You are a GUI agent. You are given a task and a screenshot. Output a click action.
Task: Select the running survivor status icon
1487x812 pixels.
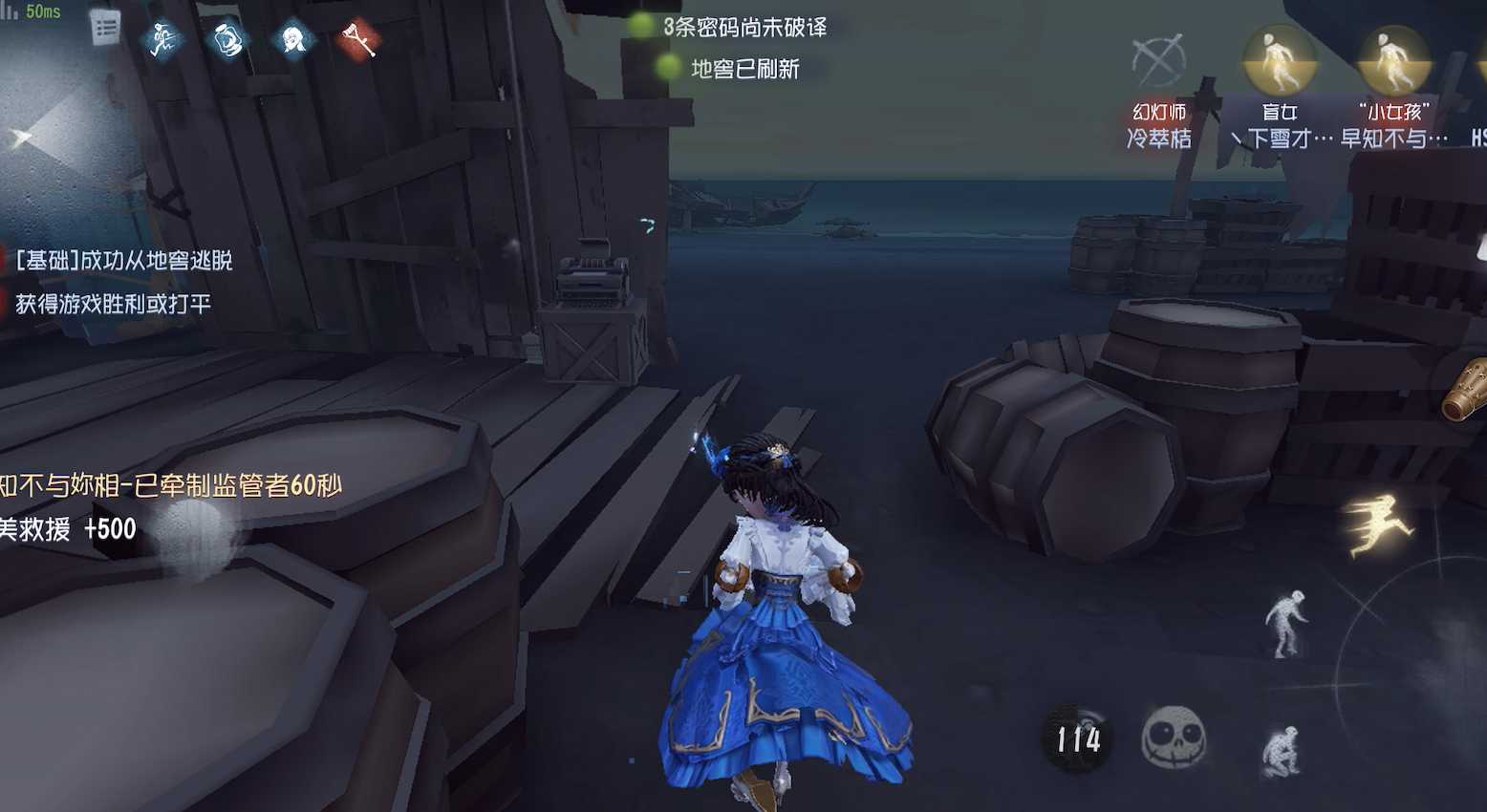tap(162, 40)
